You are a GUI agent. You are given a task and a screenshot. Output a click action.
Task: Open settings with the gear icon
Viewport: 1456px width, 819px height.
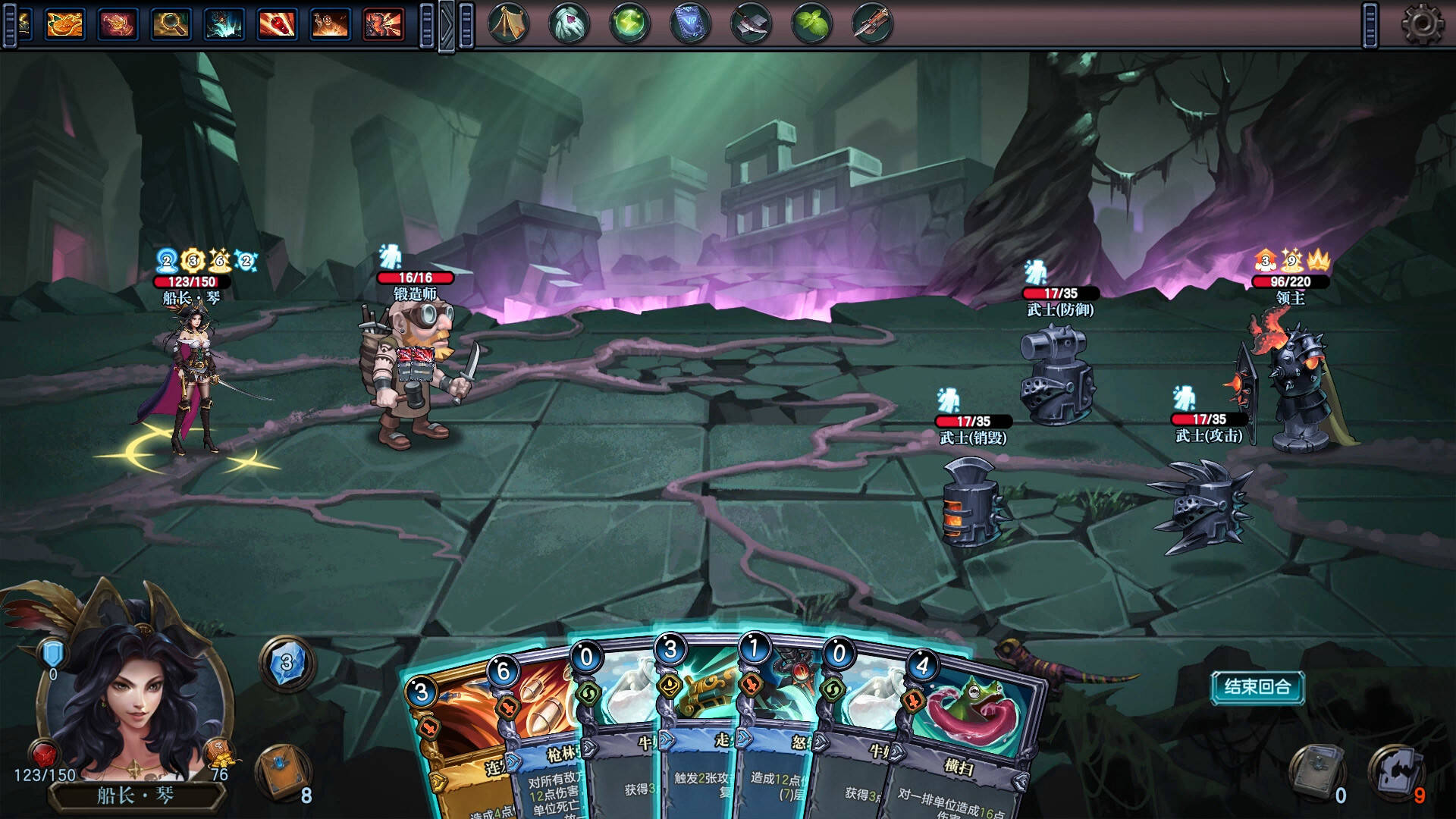pyautogui.click(x=1422, y=24)
